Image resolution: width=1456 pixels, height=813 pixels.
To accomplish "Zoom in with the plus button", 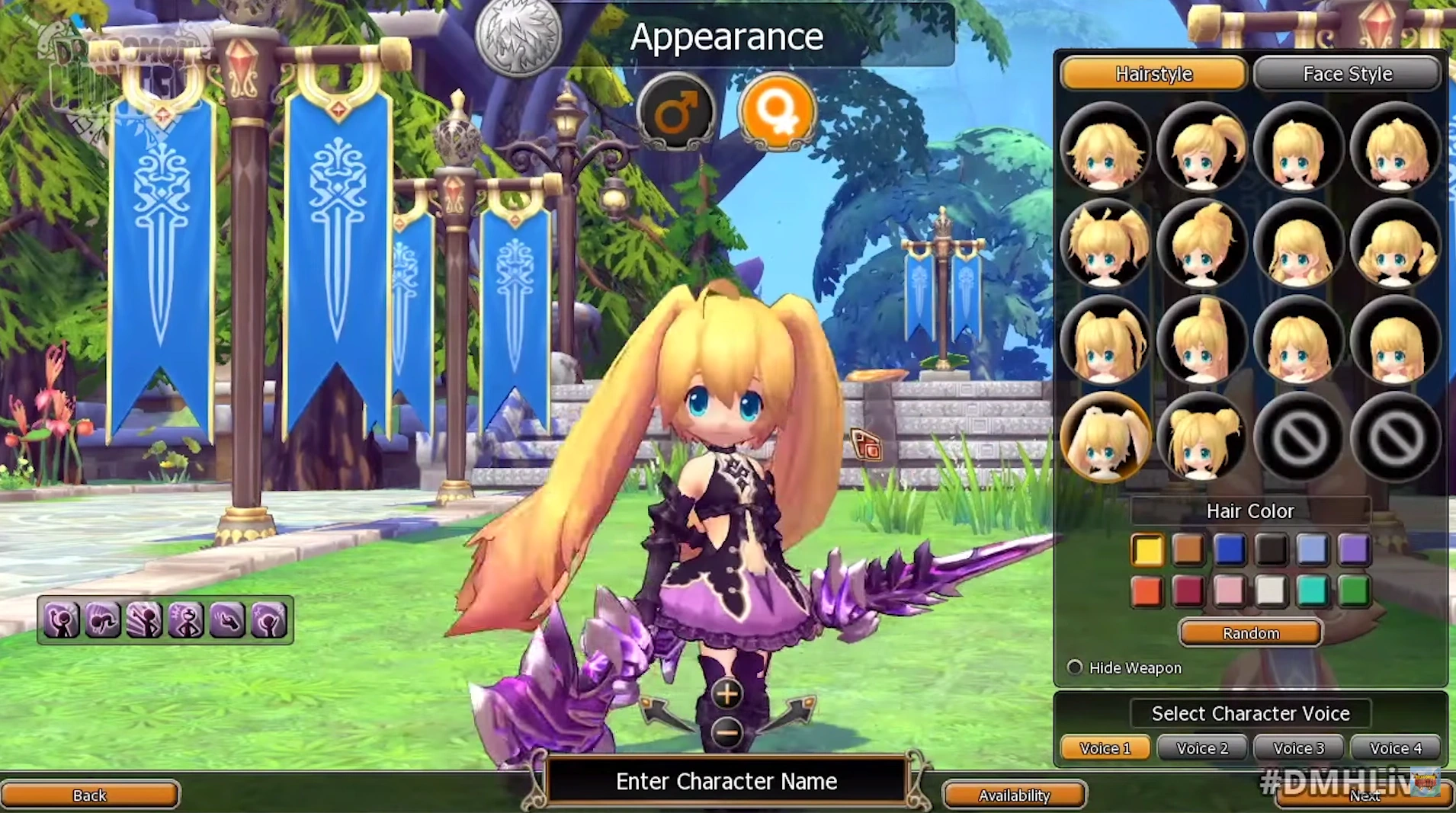I will tap(726, 694).
